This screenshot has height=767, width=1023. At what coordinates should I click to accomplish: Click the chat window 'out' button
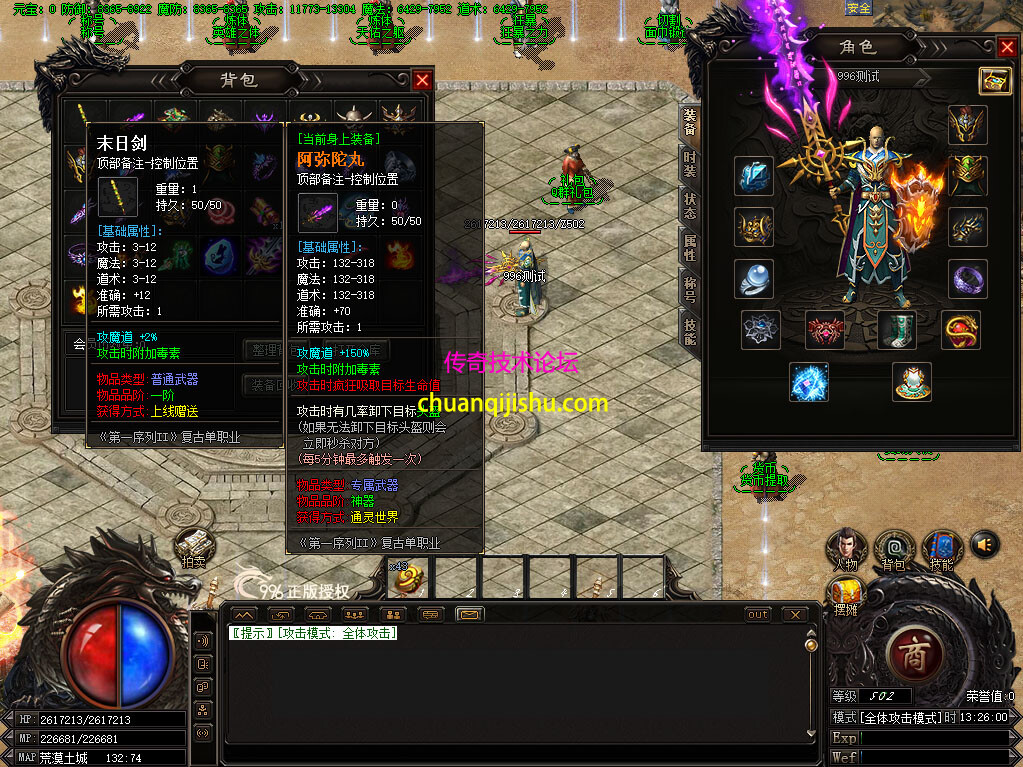point(758,614)
